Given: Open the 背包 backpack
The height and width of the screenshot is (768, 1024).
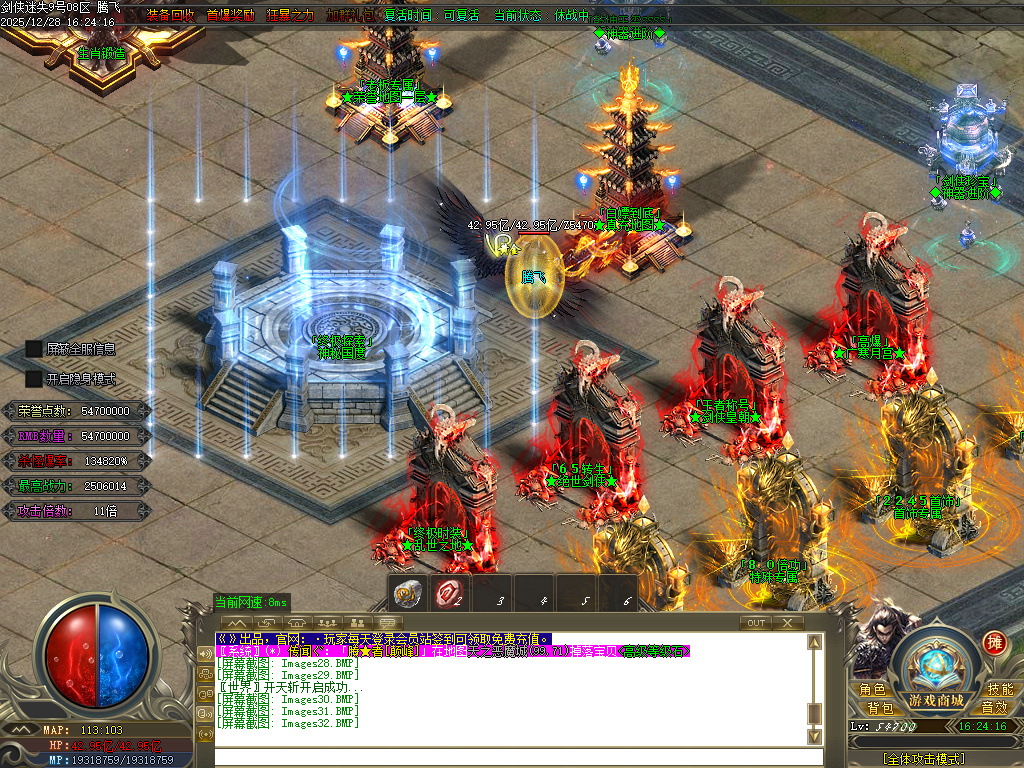Looking at the screenshot, I should tap(880, 708).
